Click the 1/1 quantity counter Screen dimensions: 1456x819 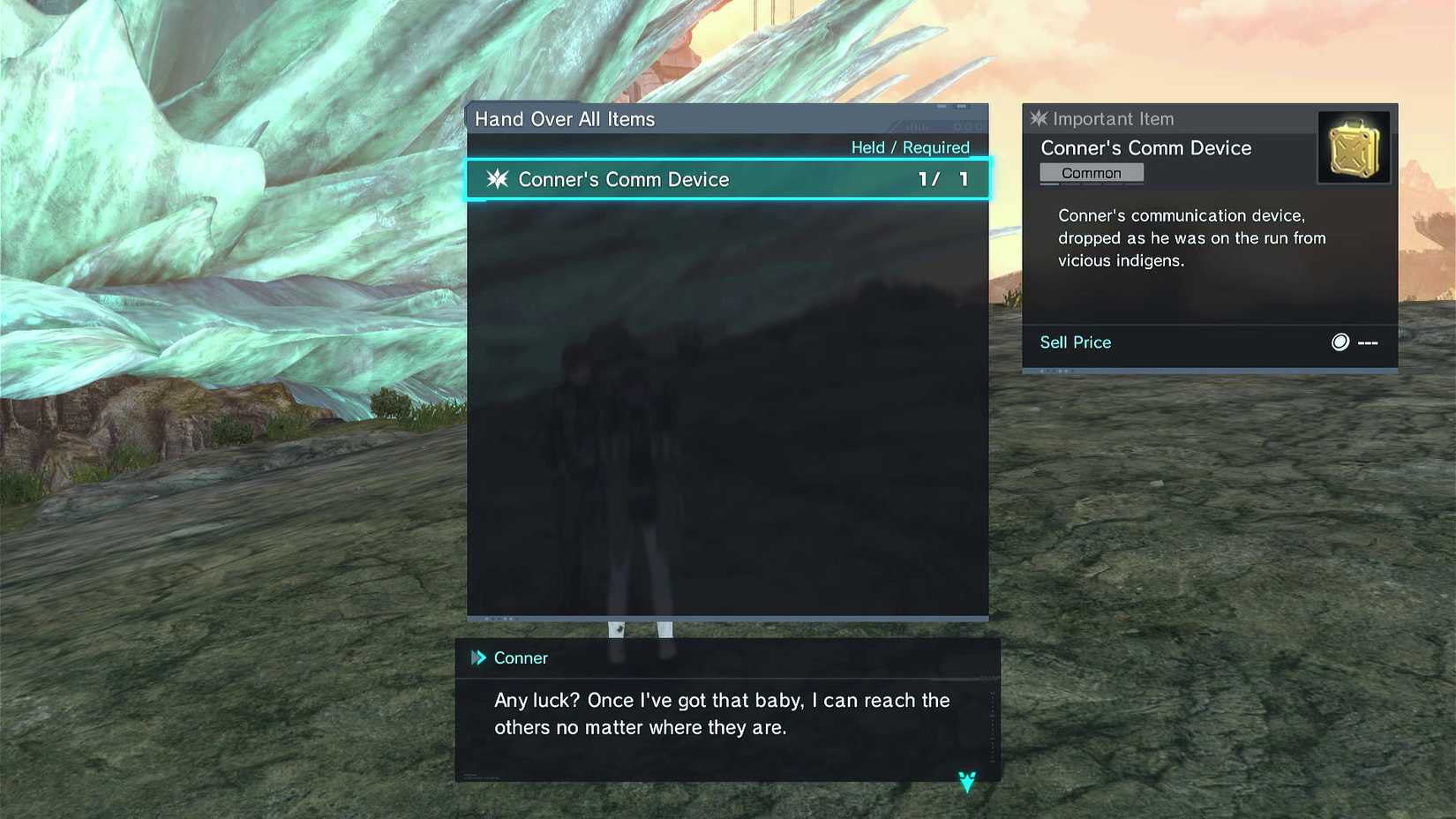[x=942, y=179]
